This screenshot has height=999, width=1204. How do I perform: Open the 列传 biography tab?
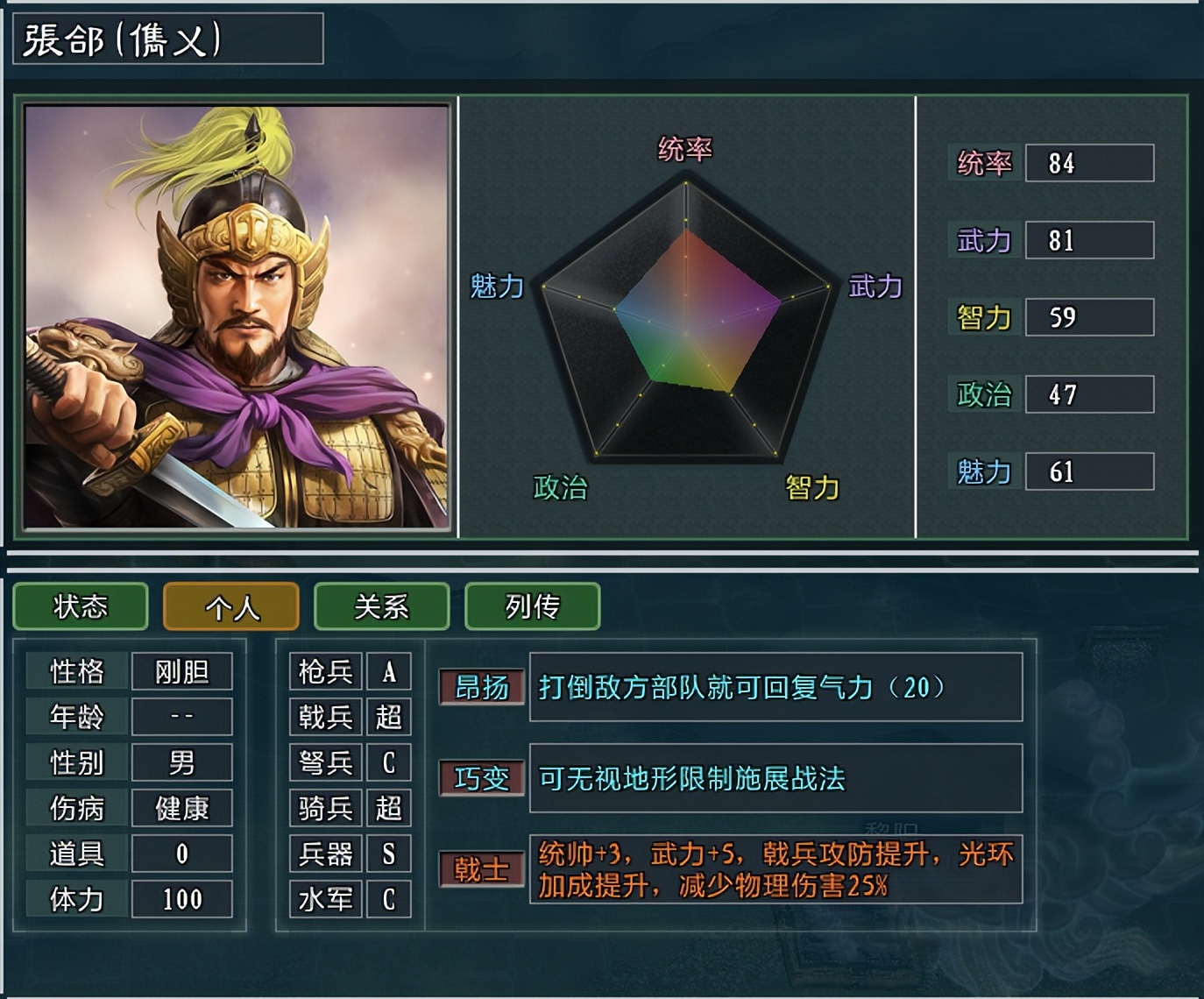pyautogui.click(x=532, y=606)
